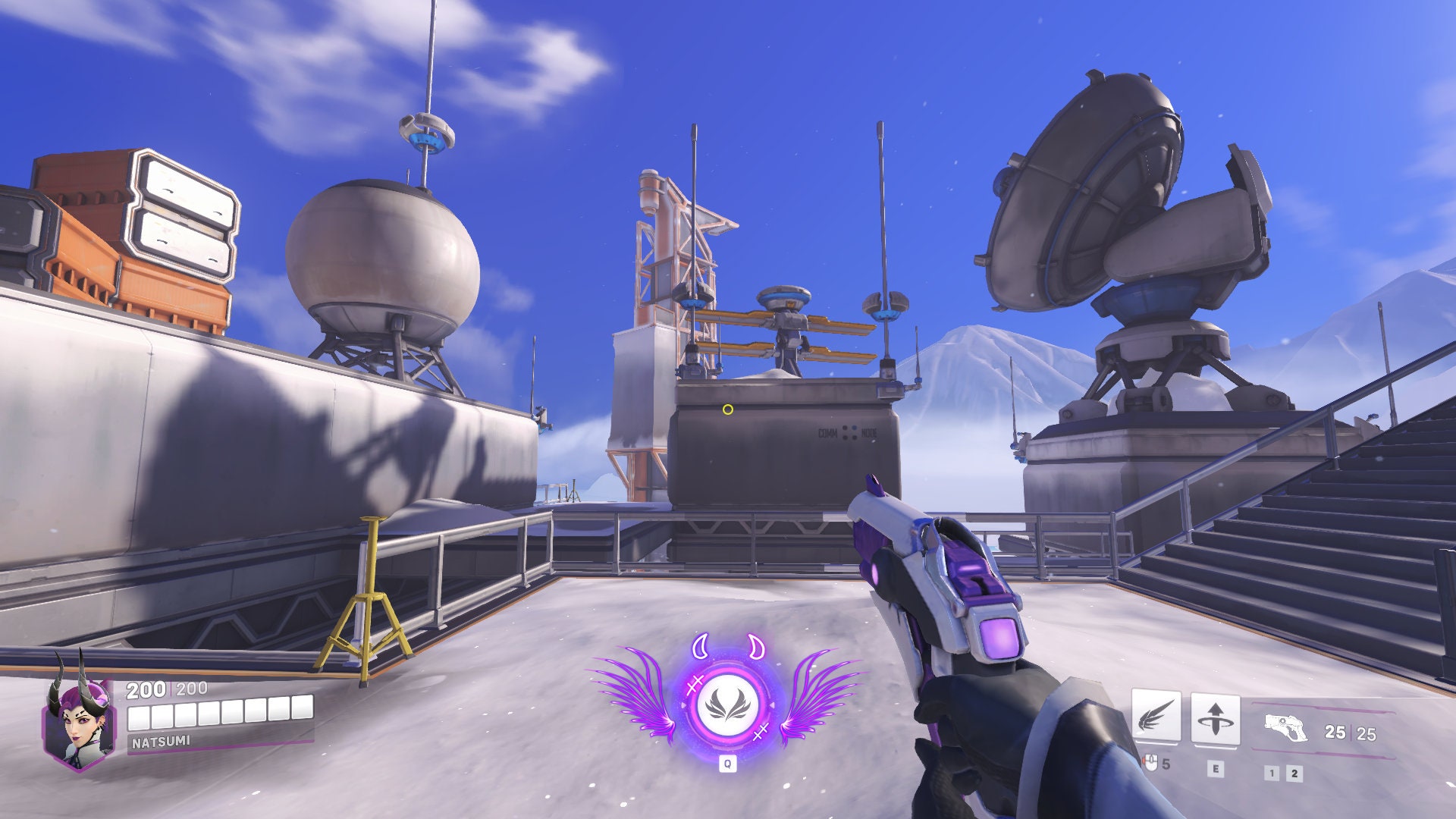Click the sparkle crosses right of the ultimate circle
The height and width of the screenshot is (819, 1456).
[762, 733]
